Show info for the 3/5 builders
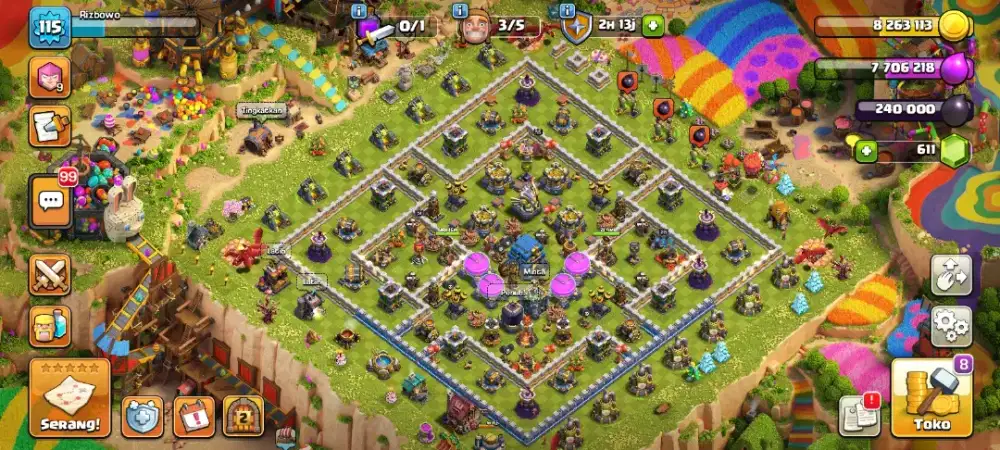 tap(461, 10)
